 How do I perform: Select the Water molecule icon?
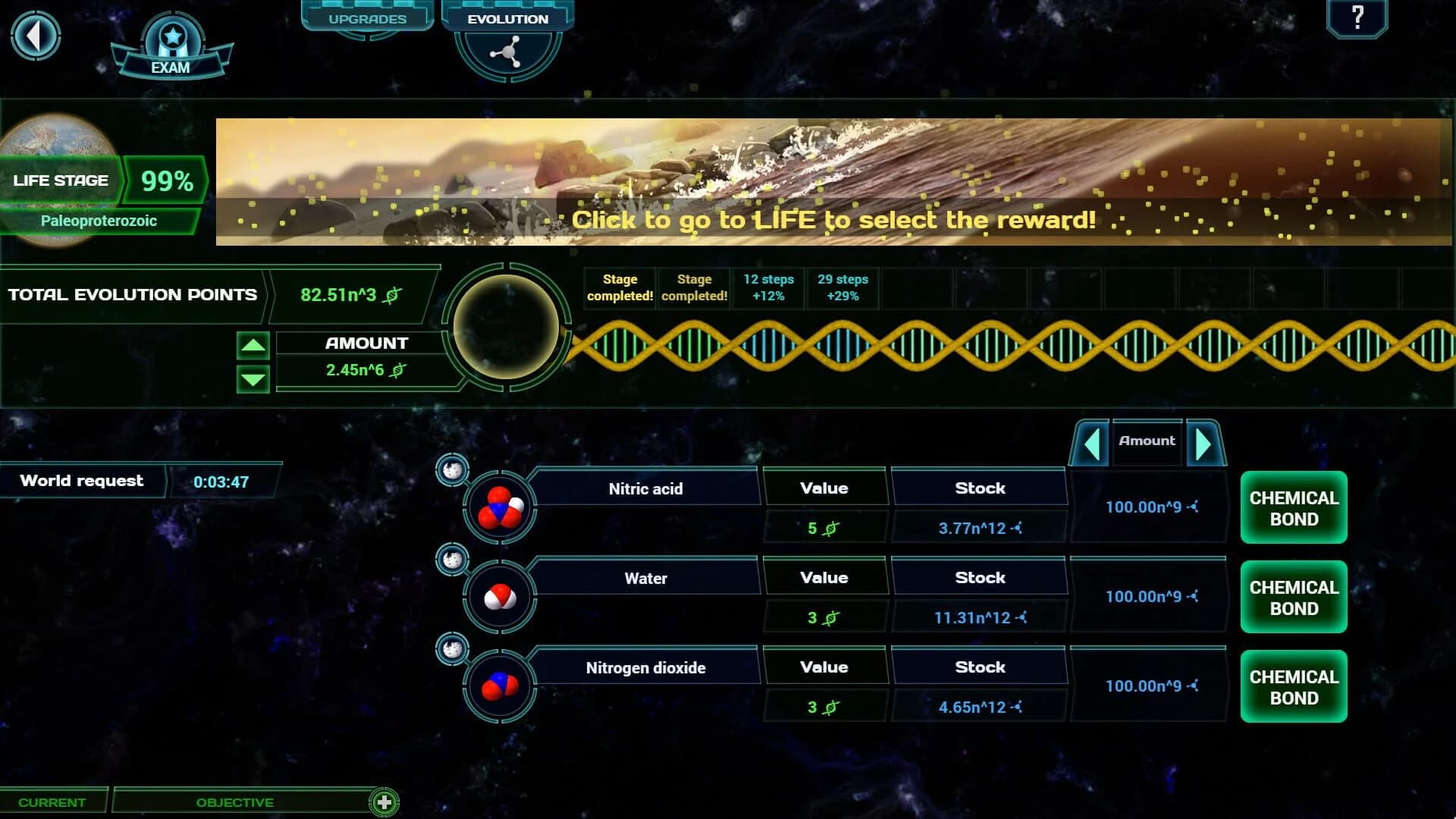coord(500,596)
